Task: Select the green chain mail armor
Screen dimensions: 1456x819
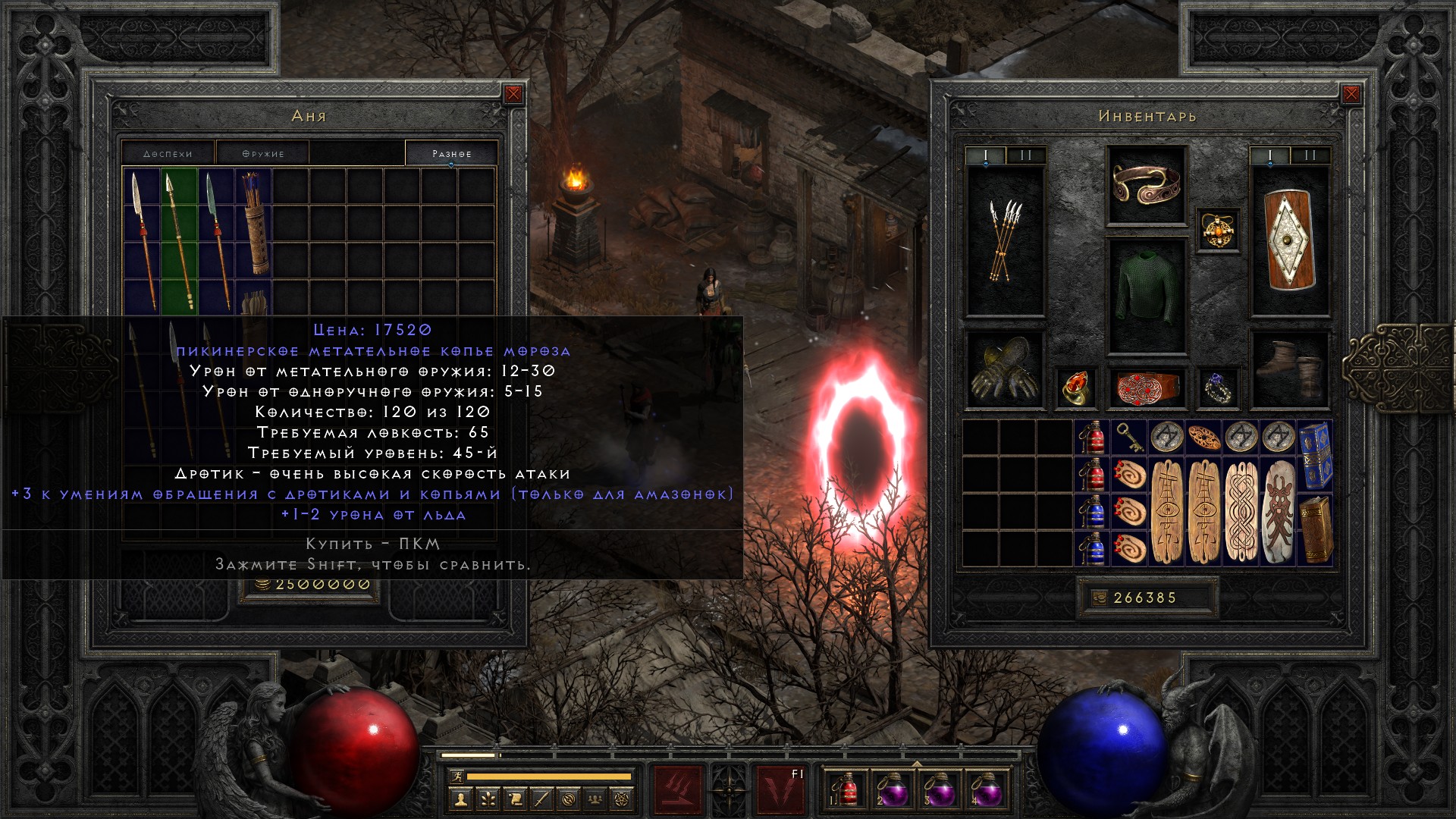Action: (1146, 296)
